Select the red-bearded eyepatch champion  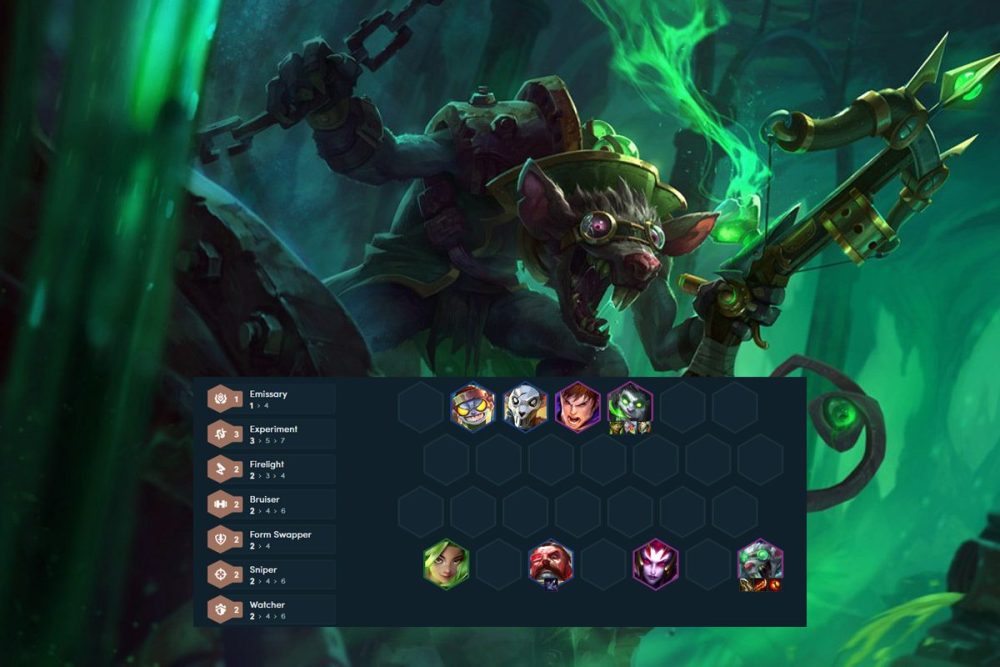551,563
